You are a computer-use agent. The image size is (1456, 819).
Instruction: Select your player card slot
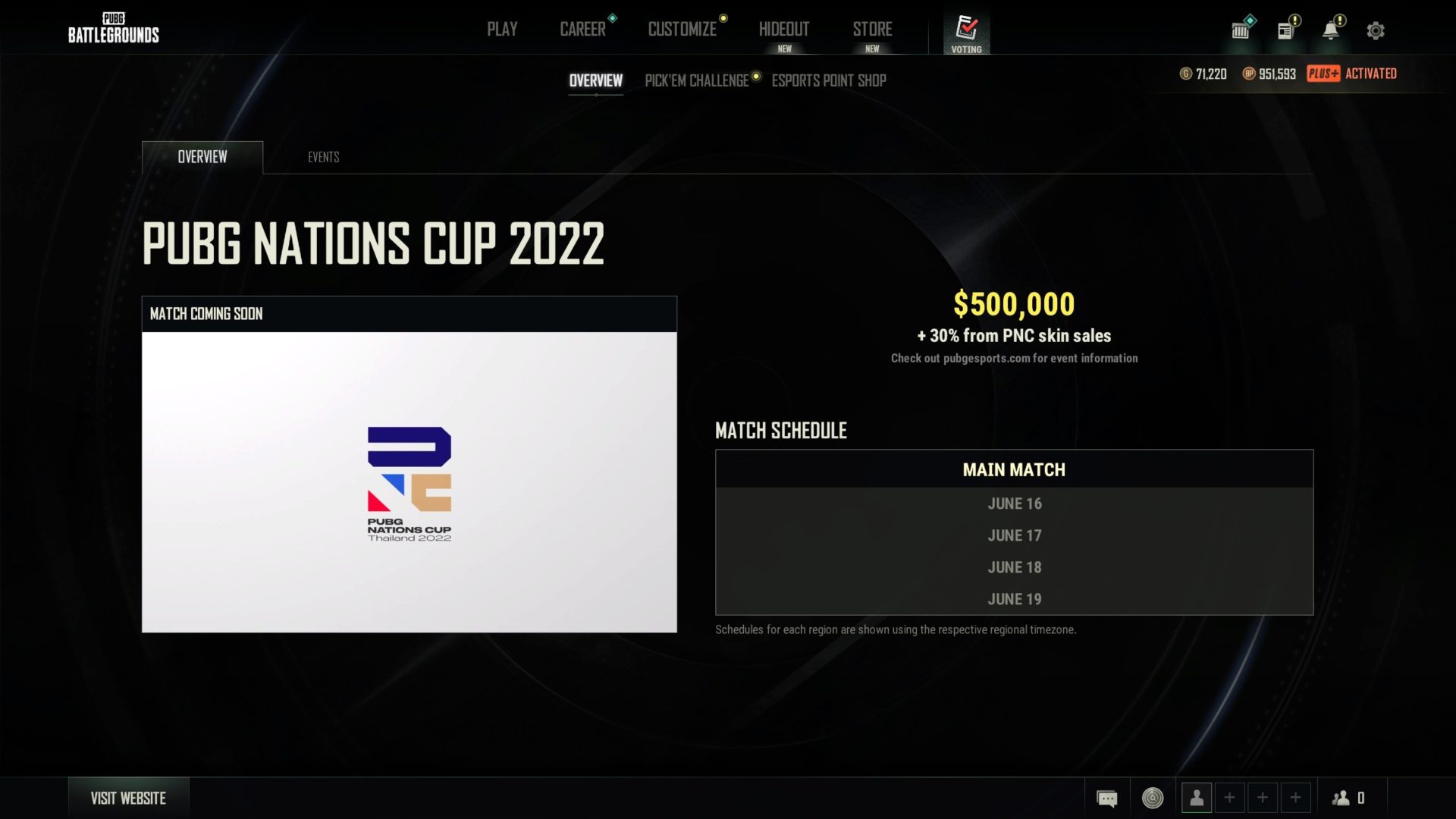pos(1198,798)
